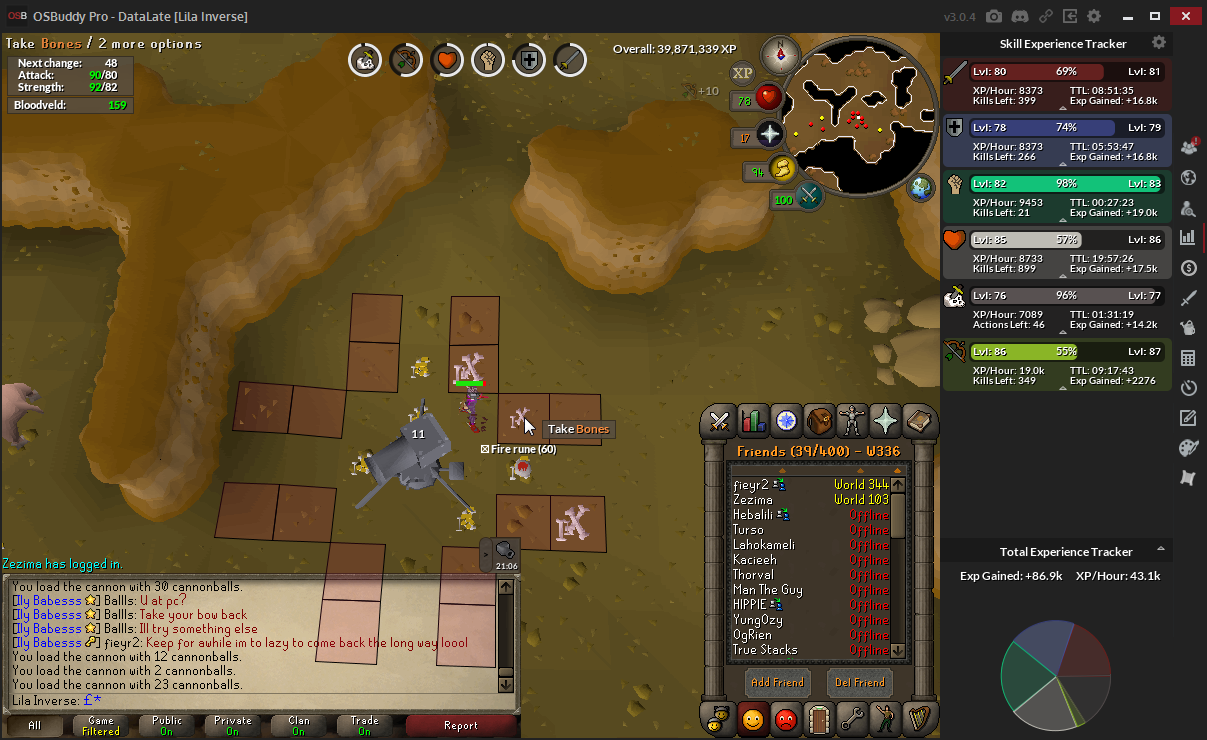This screenshot has height=740, width=1207.
Task: Show the worn equipment tab
Action: coord(852,421)
